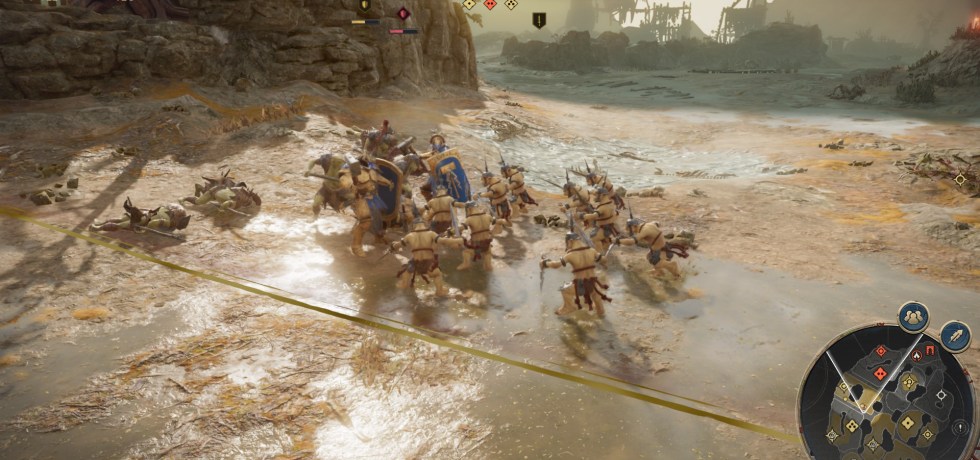Select the red flame marker on the minimap

tap(917, 354)
